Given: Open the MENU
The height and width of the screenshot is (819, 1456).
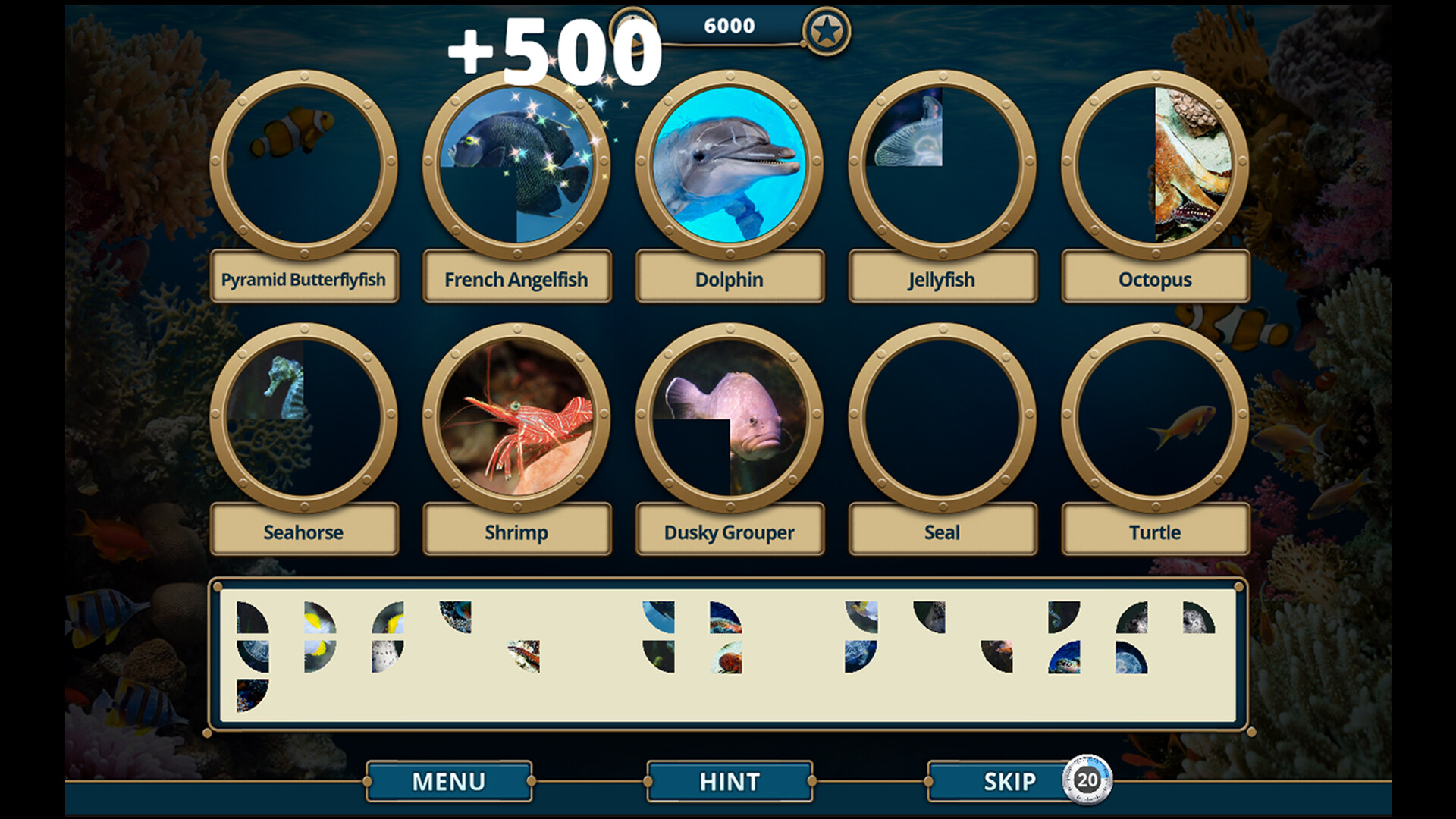Looking at the screenshot, I should [447, 780].
